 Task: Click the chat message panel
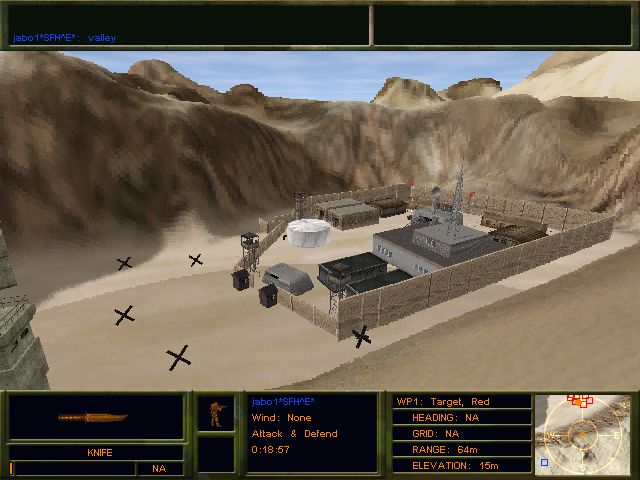(x=188, y=25)
